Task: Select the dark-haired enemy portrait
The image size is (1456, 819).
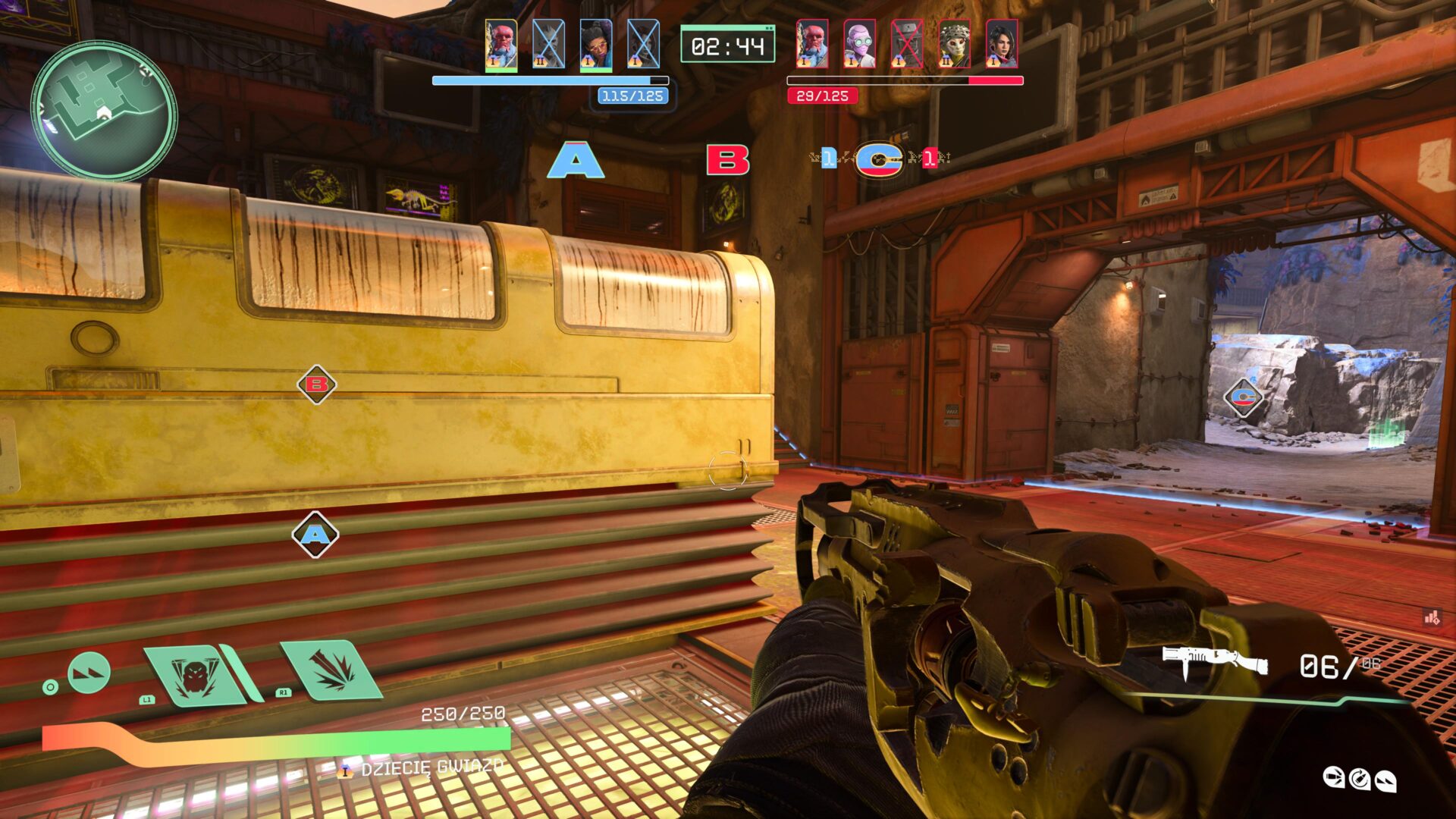Action: tap(1001, 44)
